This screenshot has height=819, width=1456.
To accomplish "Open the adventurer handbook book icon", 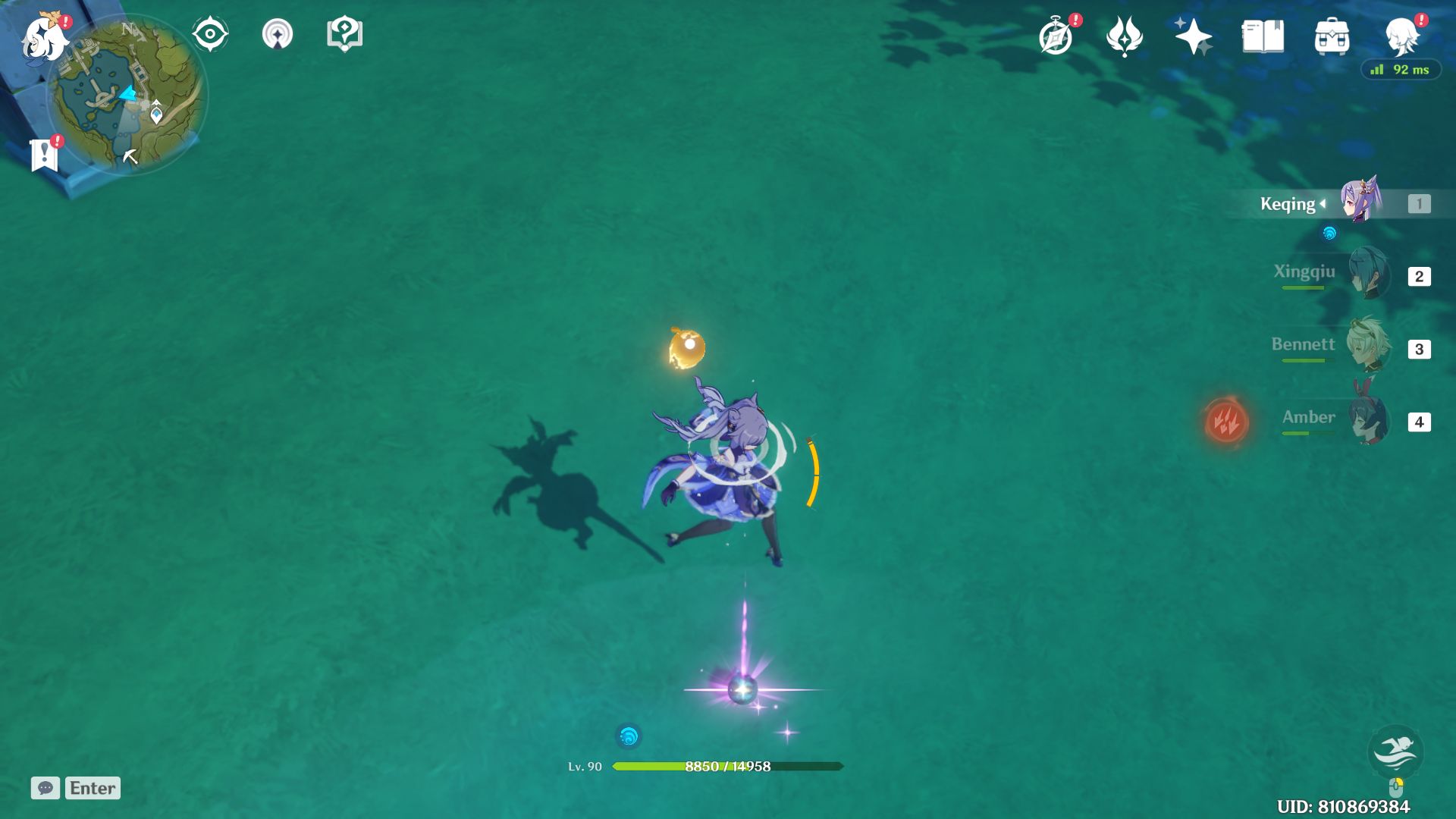I will click(1263, 36).
